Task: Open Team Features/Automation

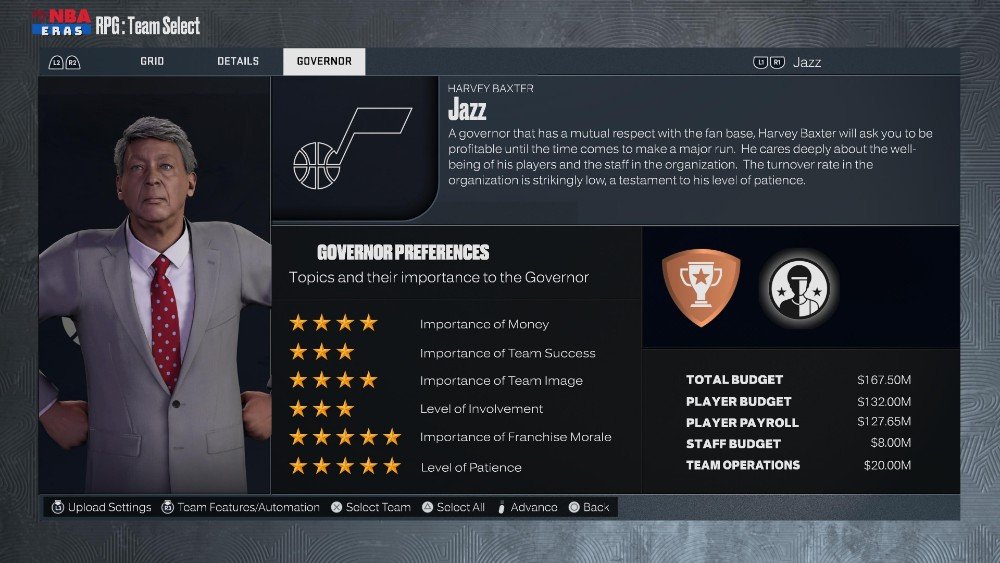Action: [240, 508]
